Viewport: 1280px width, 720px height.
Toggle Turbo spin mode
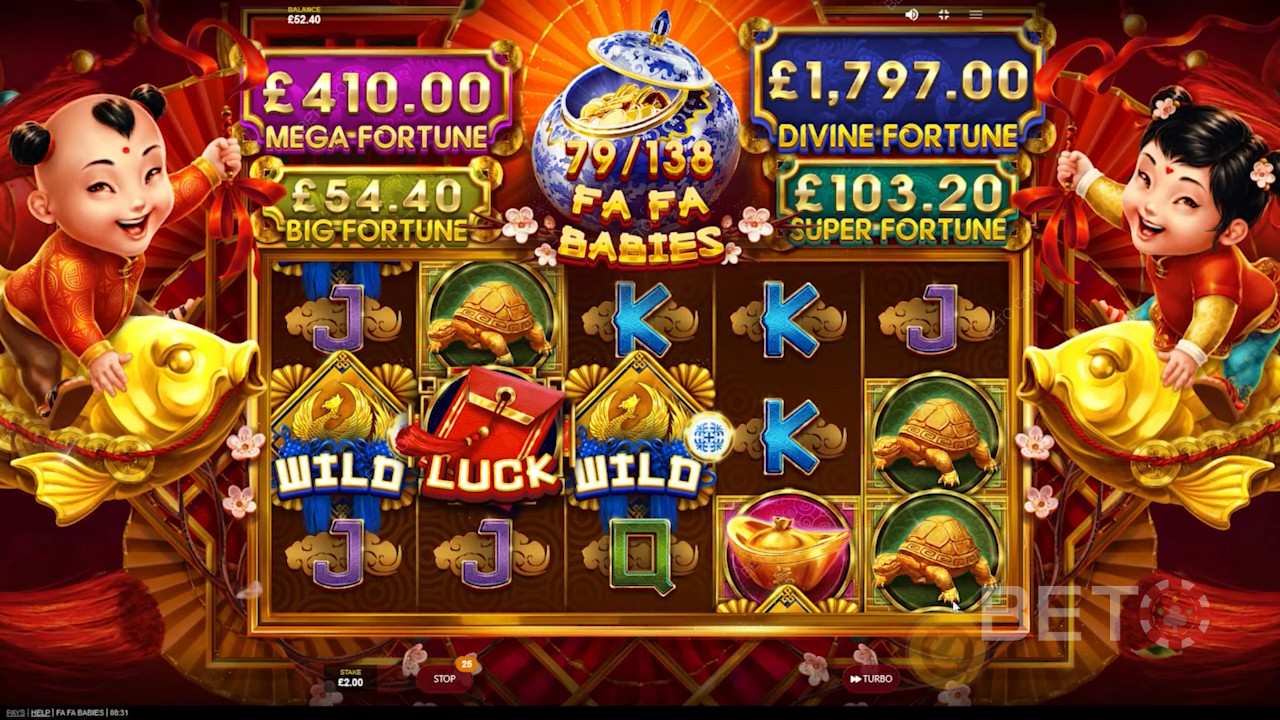869,679
